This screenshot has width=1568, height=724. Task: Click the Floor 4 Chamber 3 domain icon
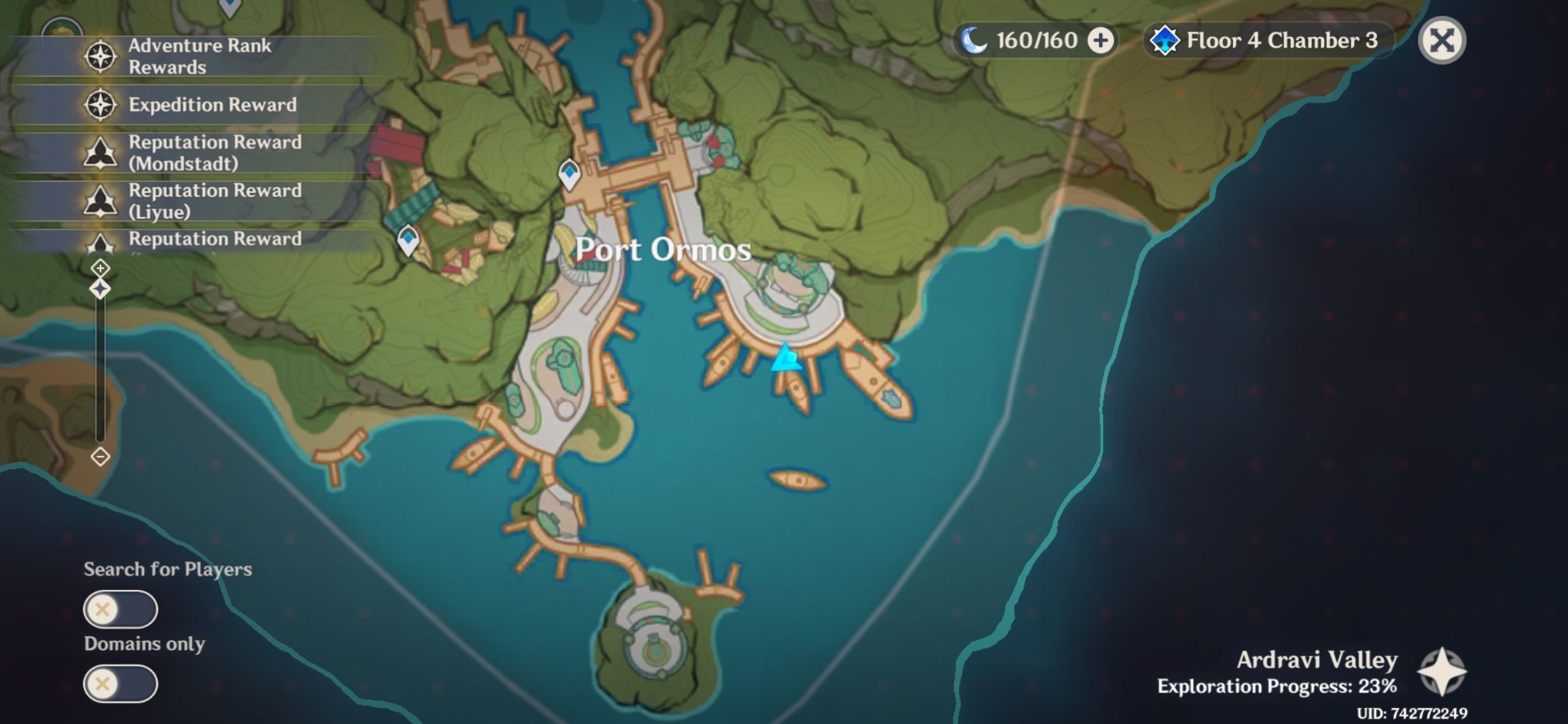click(1167, 40)
